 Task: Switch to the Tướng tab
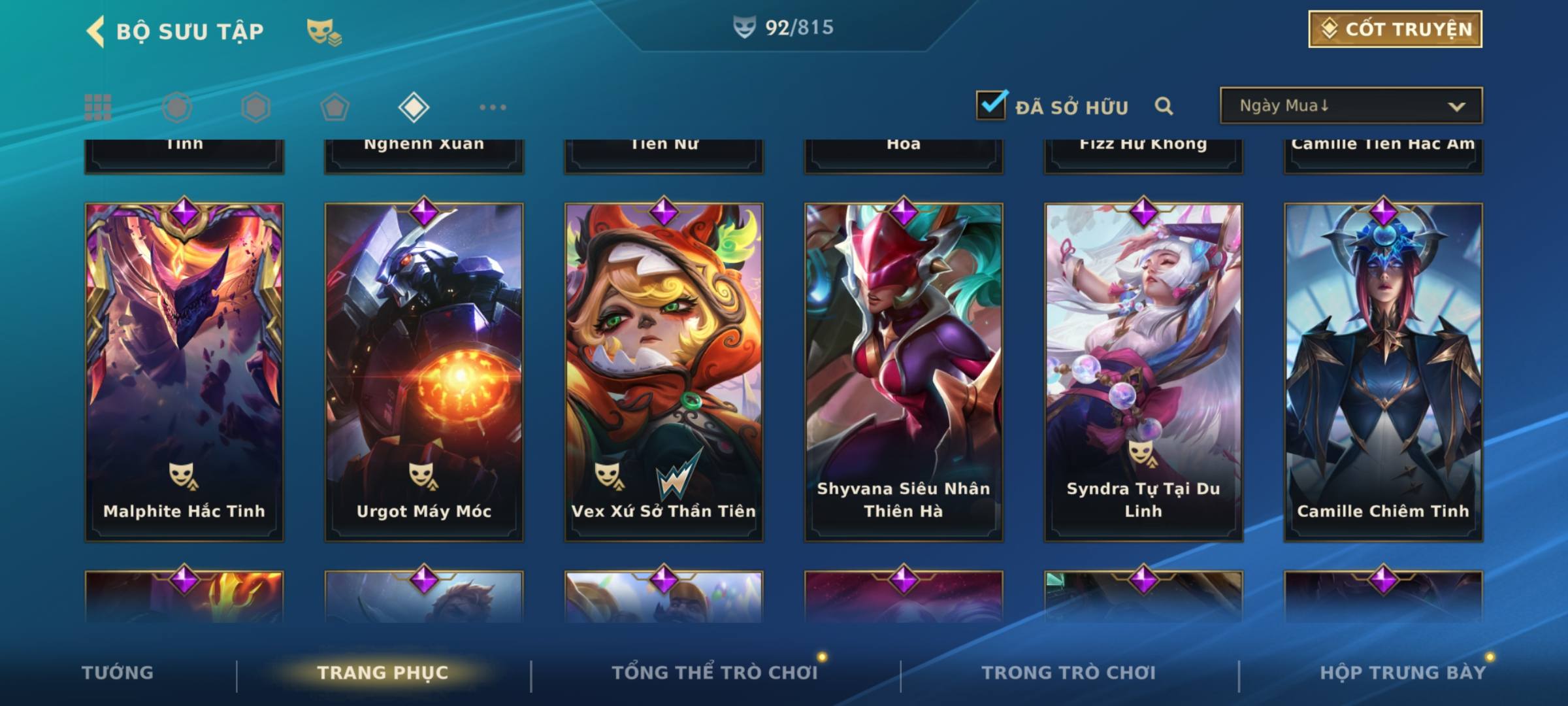[x=118, y=673]
